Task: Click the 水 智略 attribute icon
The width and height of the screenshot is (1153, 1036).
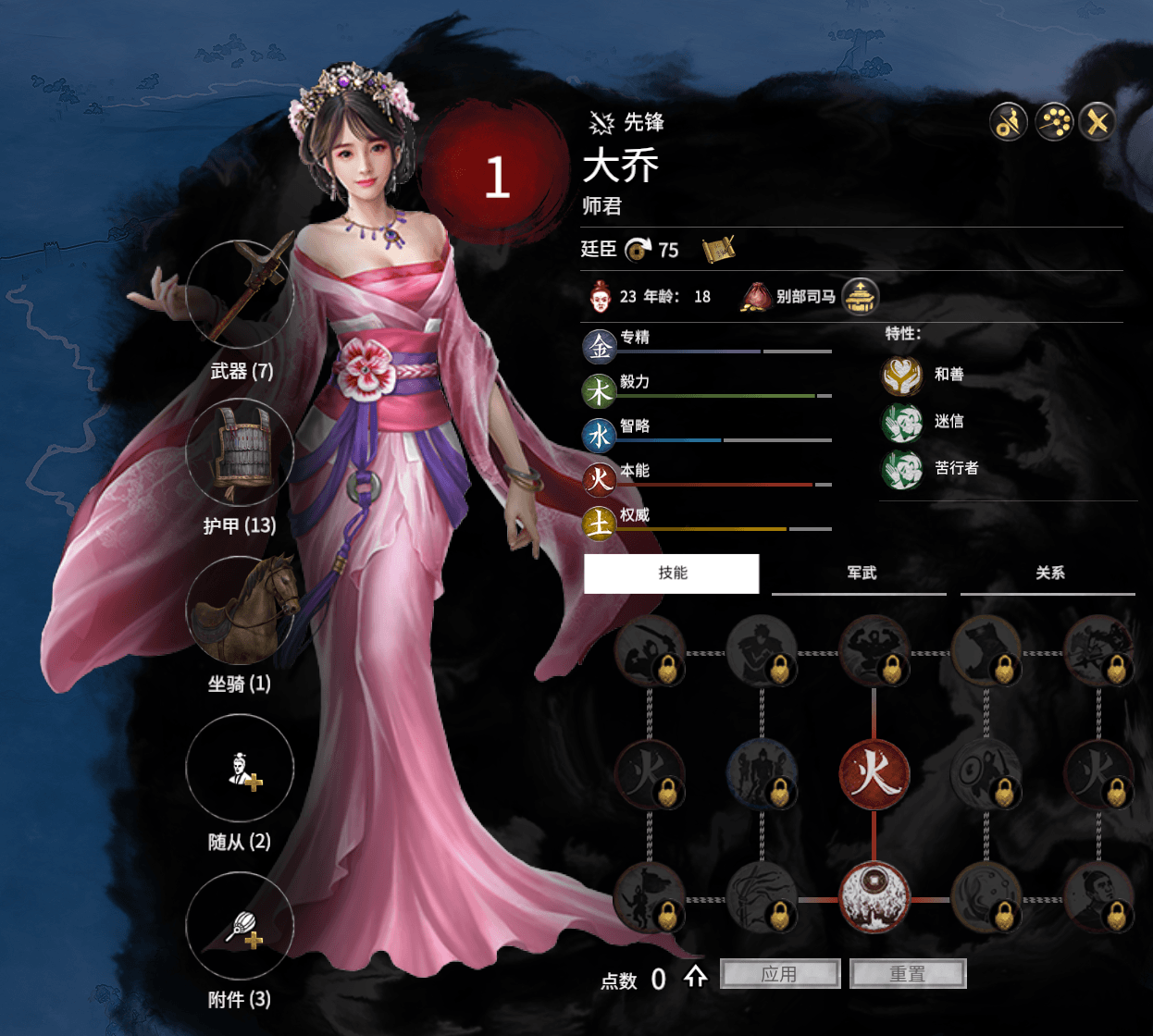Action: coord(600,435)
